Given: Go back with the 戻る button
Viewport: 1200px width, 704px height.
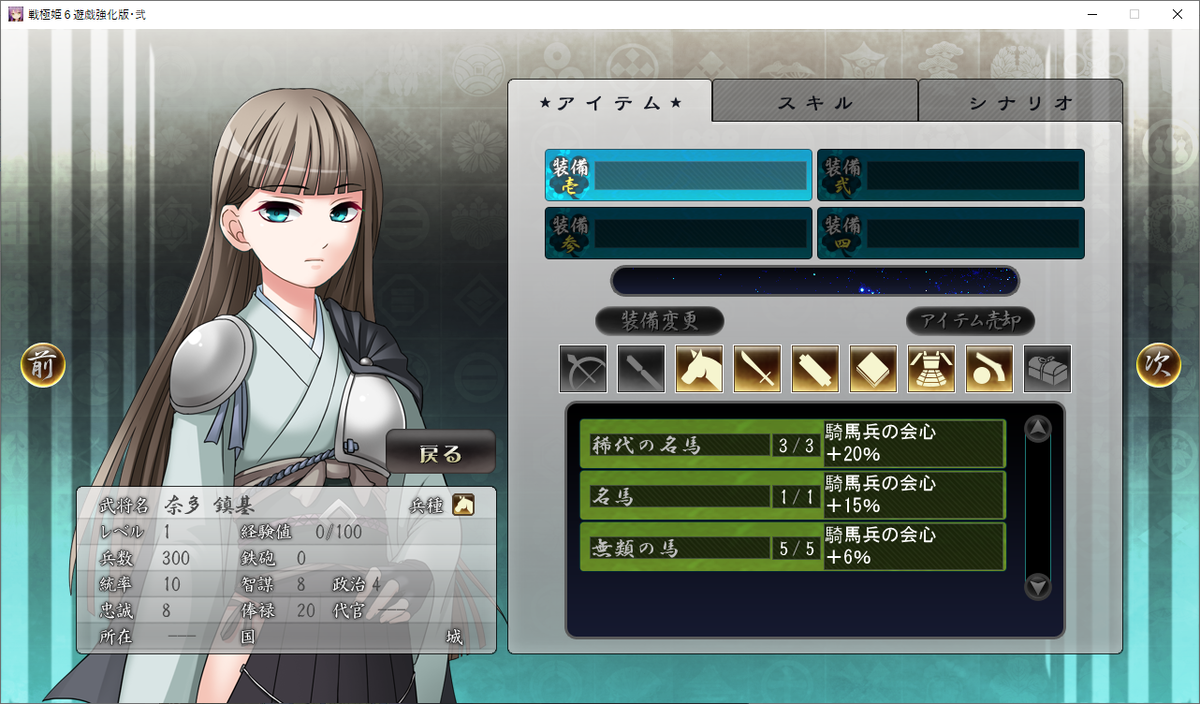Looking at the screenshot, I should tap(441, 453).
